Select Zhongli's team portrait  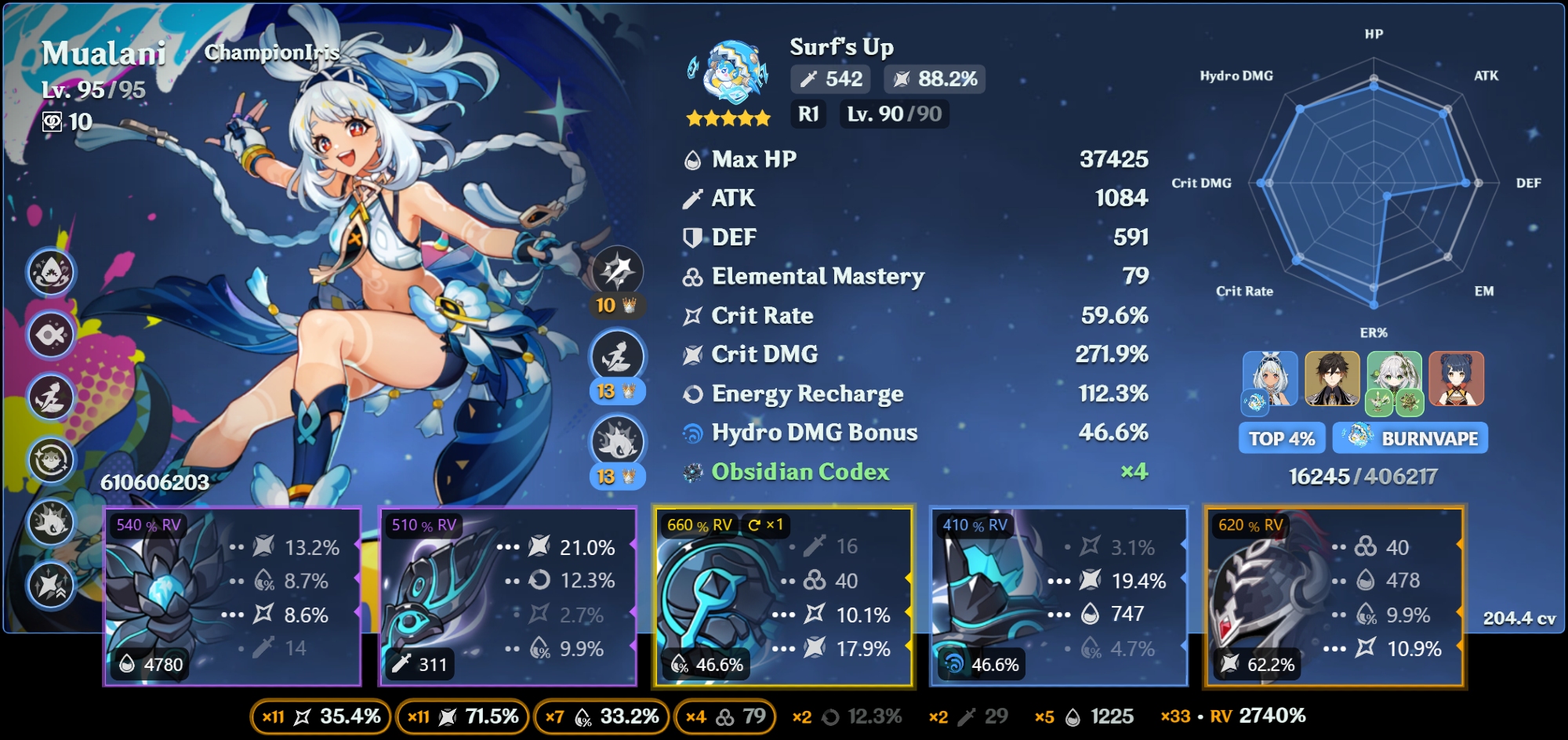click(x=1331, y=379)
